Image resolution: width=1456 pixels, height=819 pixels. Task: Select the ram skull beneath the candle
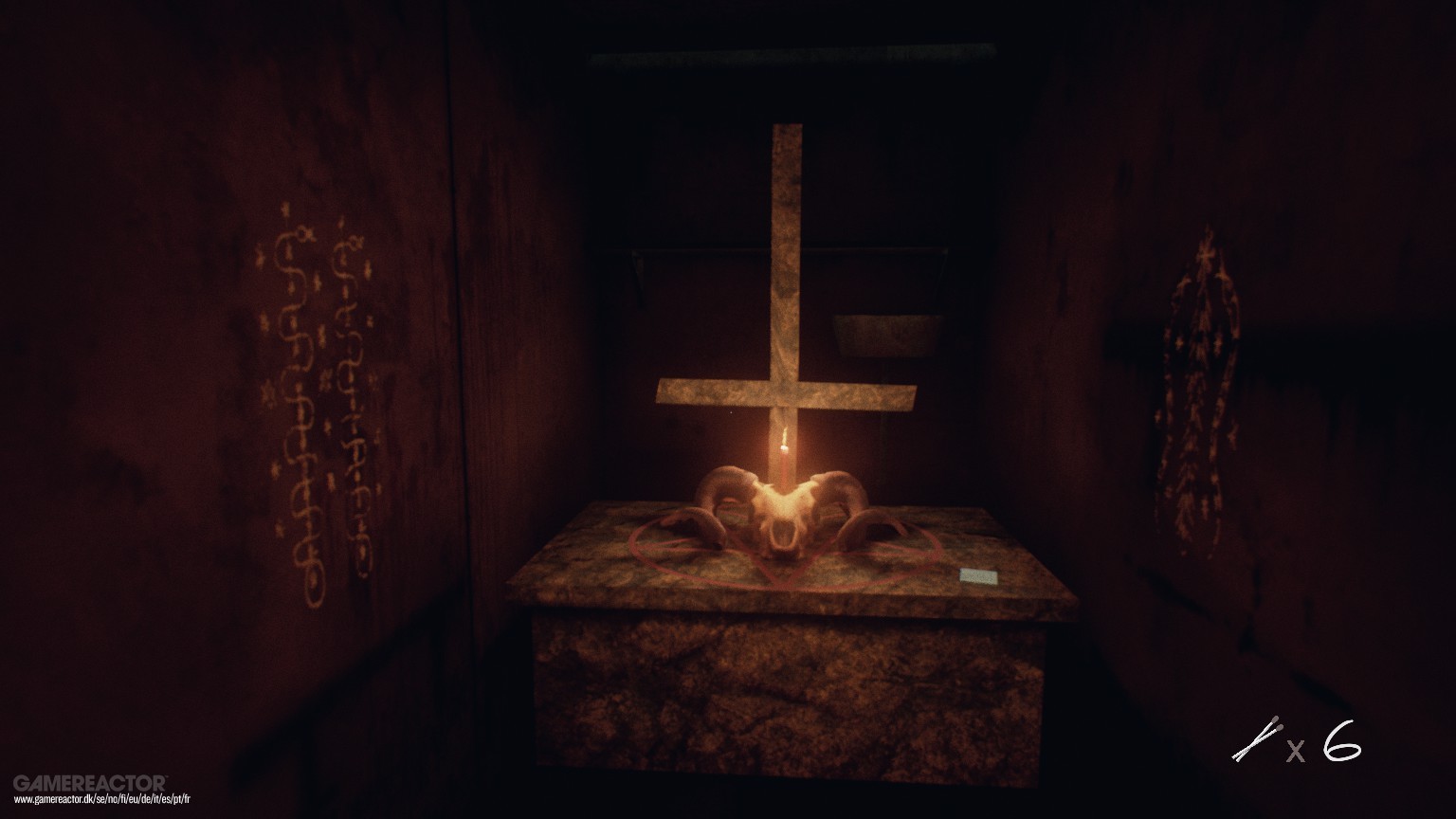(787, 517)
